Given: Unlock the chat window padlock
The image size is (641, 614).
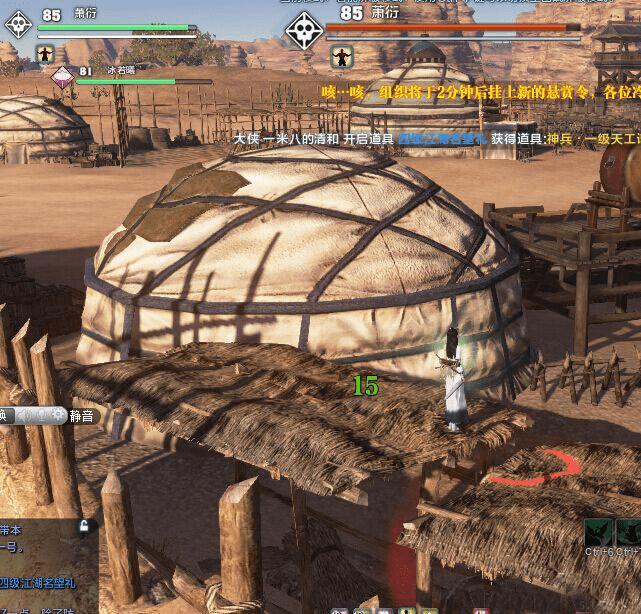Looking at the screenshot, I should point(85,526).
